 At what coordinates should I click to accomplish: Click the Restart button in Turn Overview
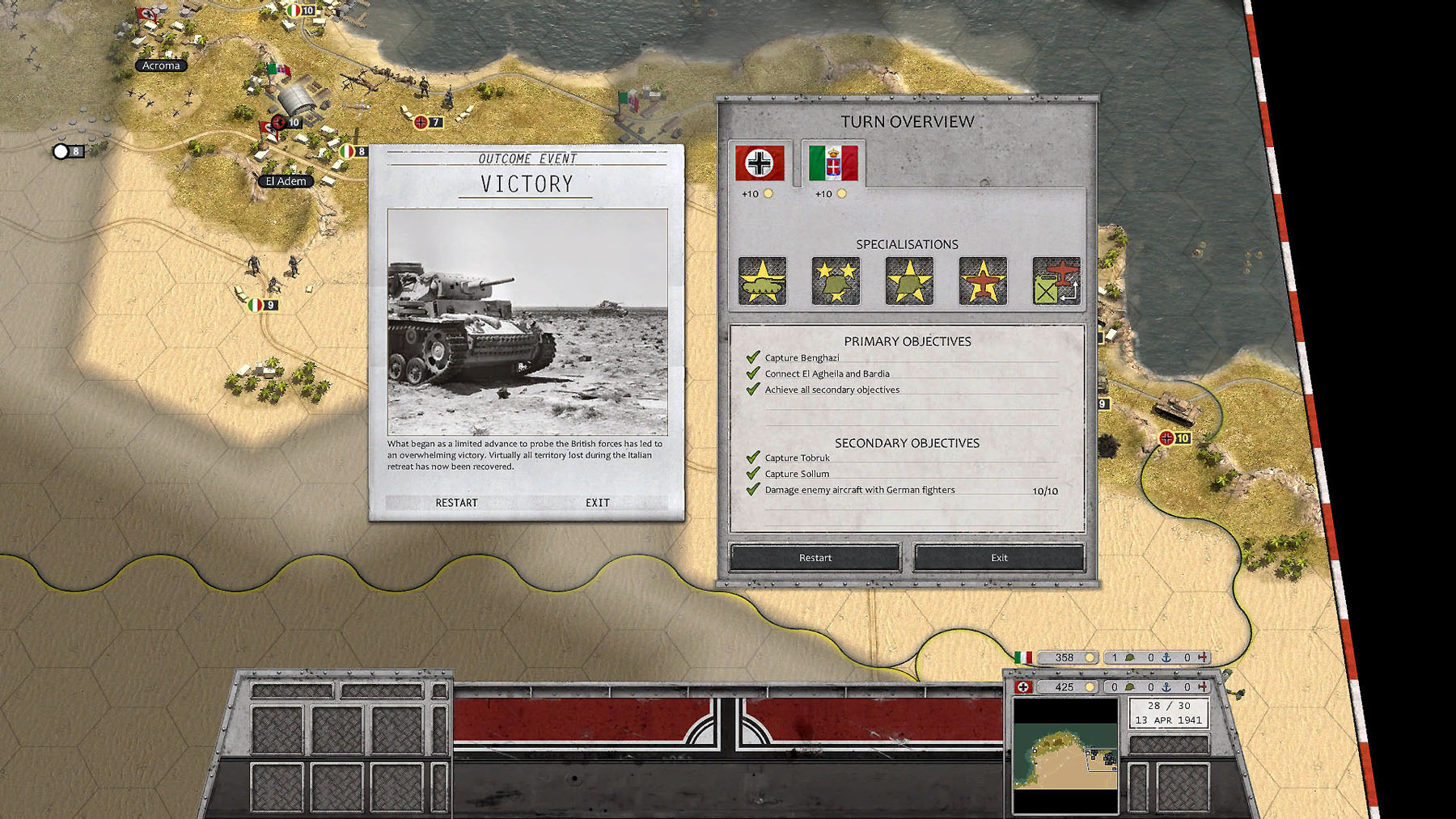coord(815,557)
